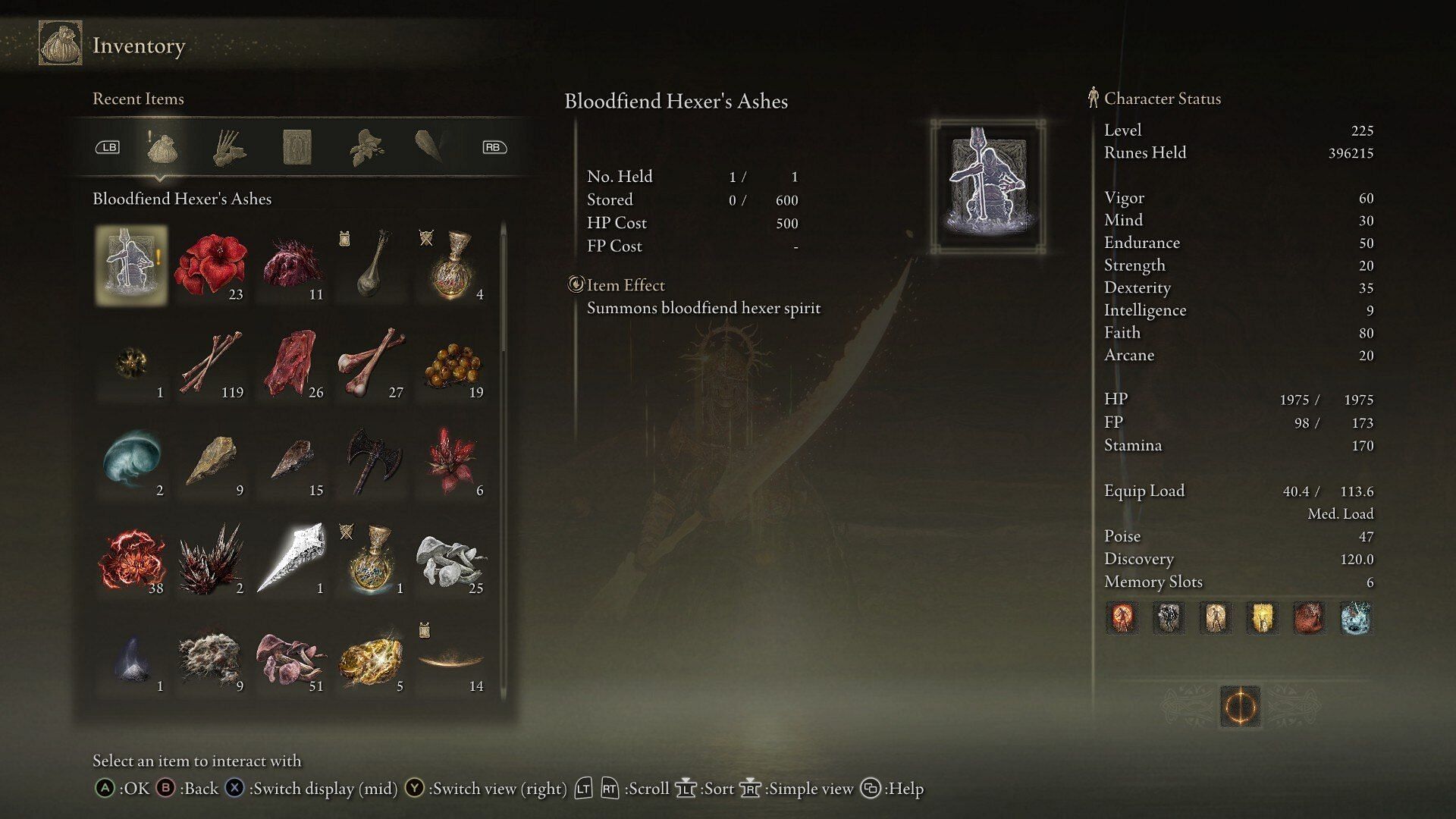Viewport: 1456px width, 819px height.
Task: Select the pink mushrooms stack of 51
Action: (291, 657)
